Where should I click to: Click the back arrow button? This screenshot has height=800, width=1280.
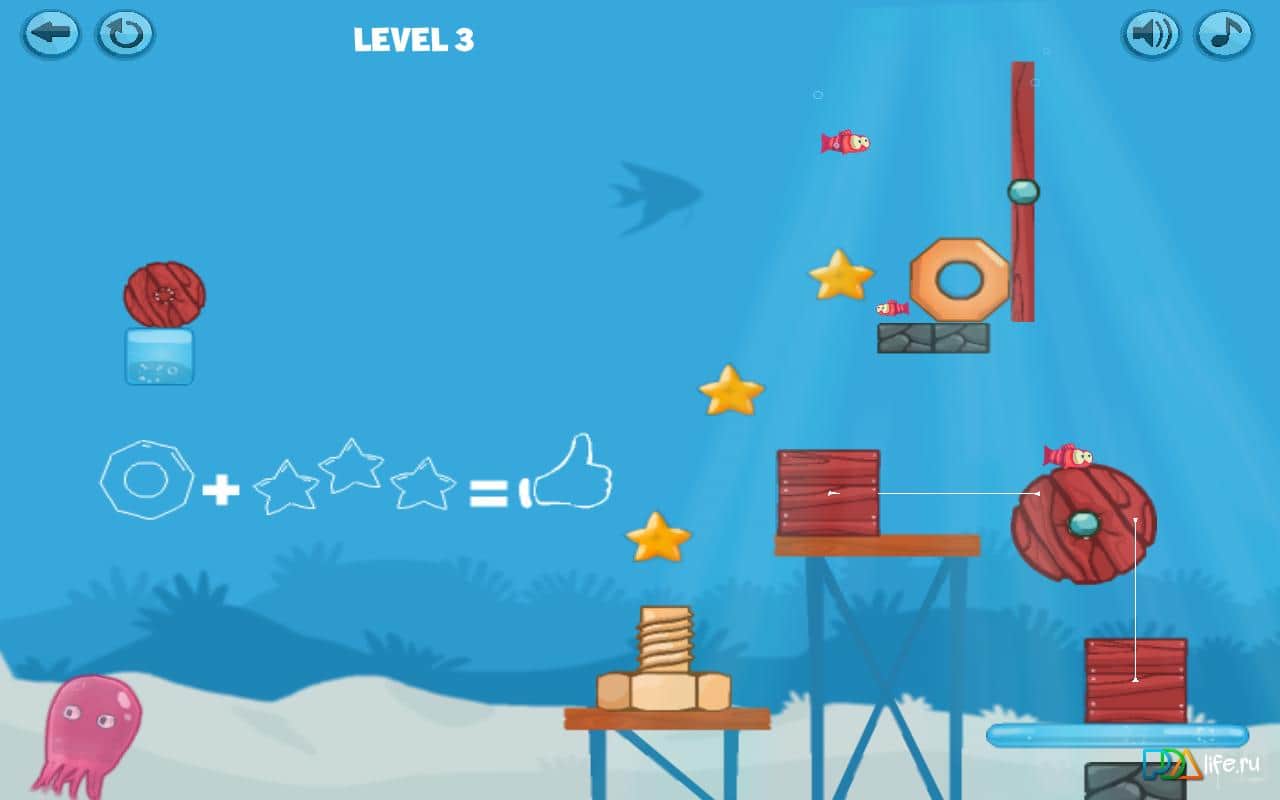tap(50, 33)
